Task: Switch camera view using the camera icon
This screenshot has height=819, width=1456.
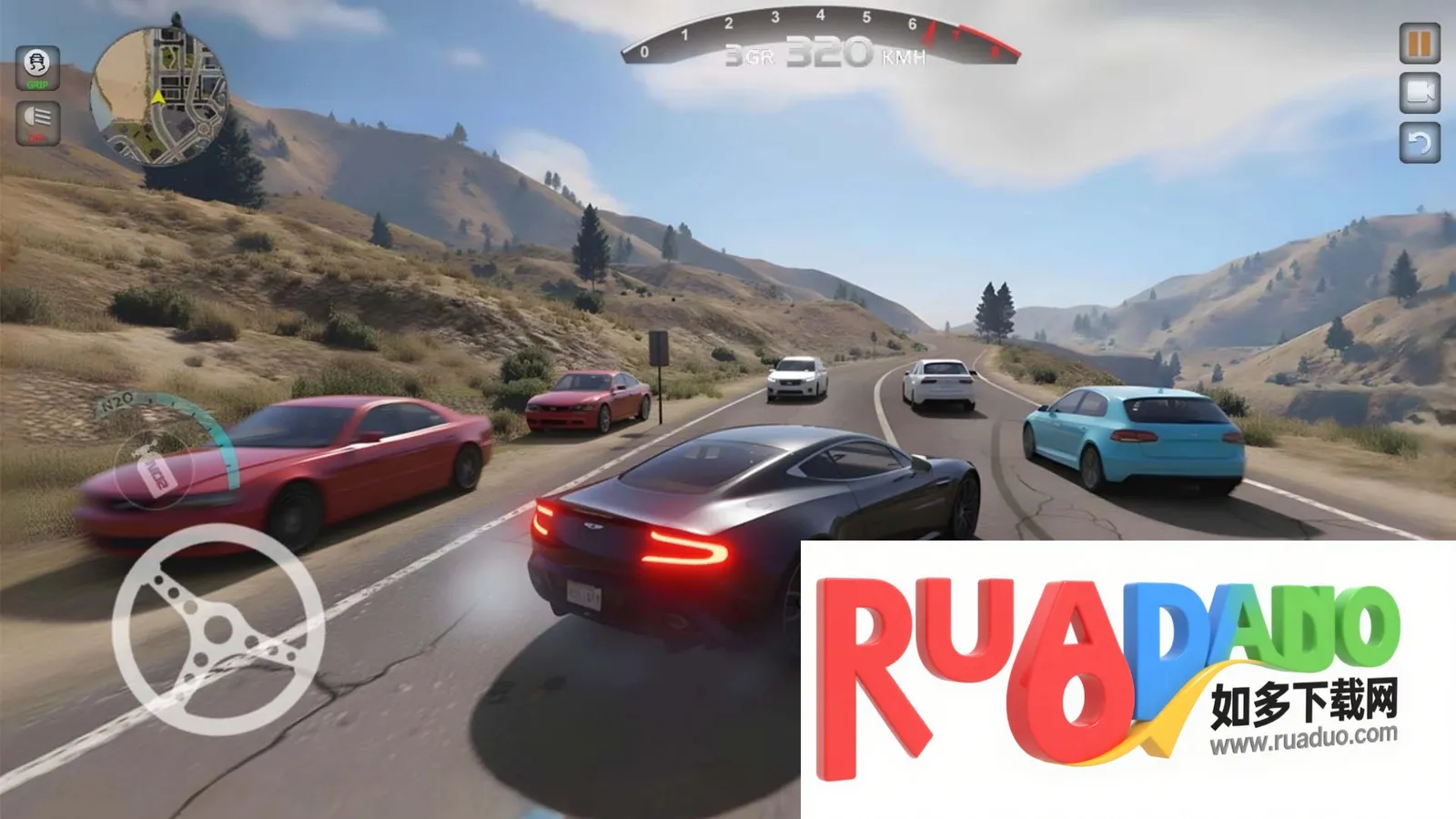Action: 1420,93
